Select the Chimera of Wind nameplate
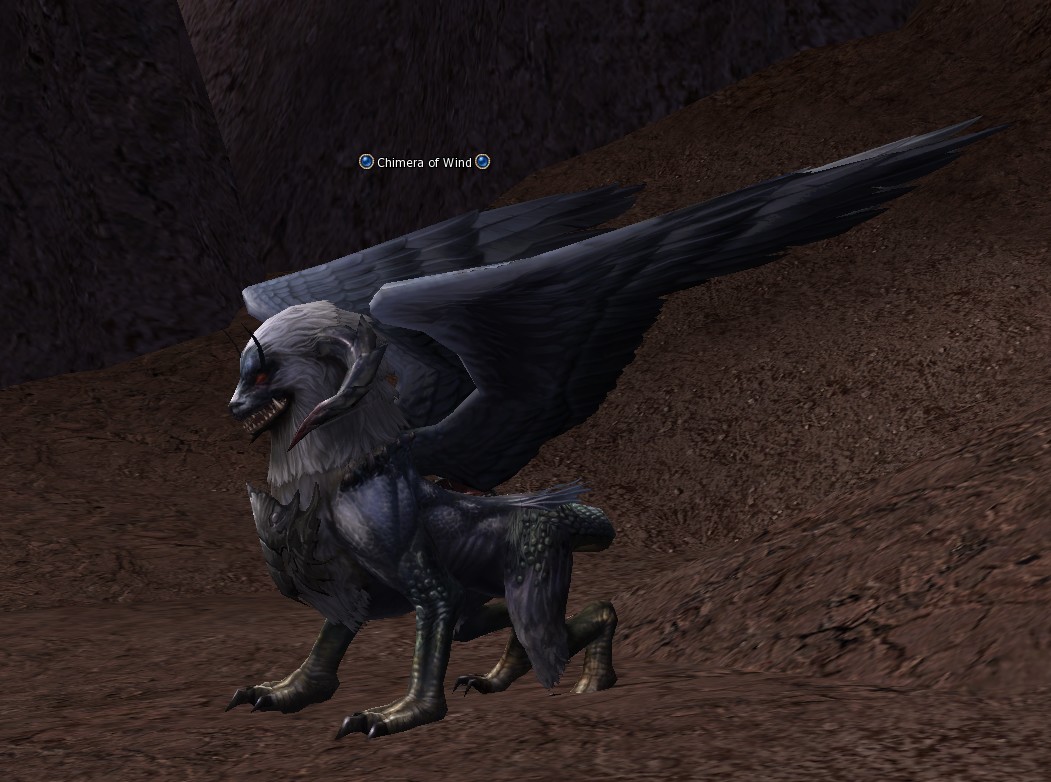The height and width of the screenshot is (782, 1051). (x=424, y=162)
